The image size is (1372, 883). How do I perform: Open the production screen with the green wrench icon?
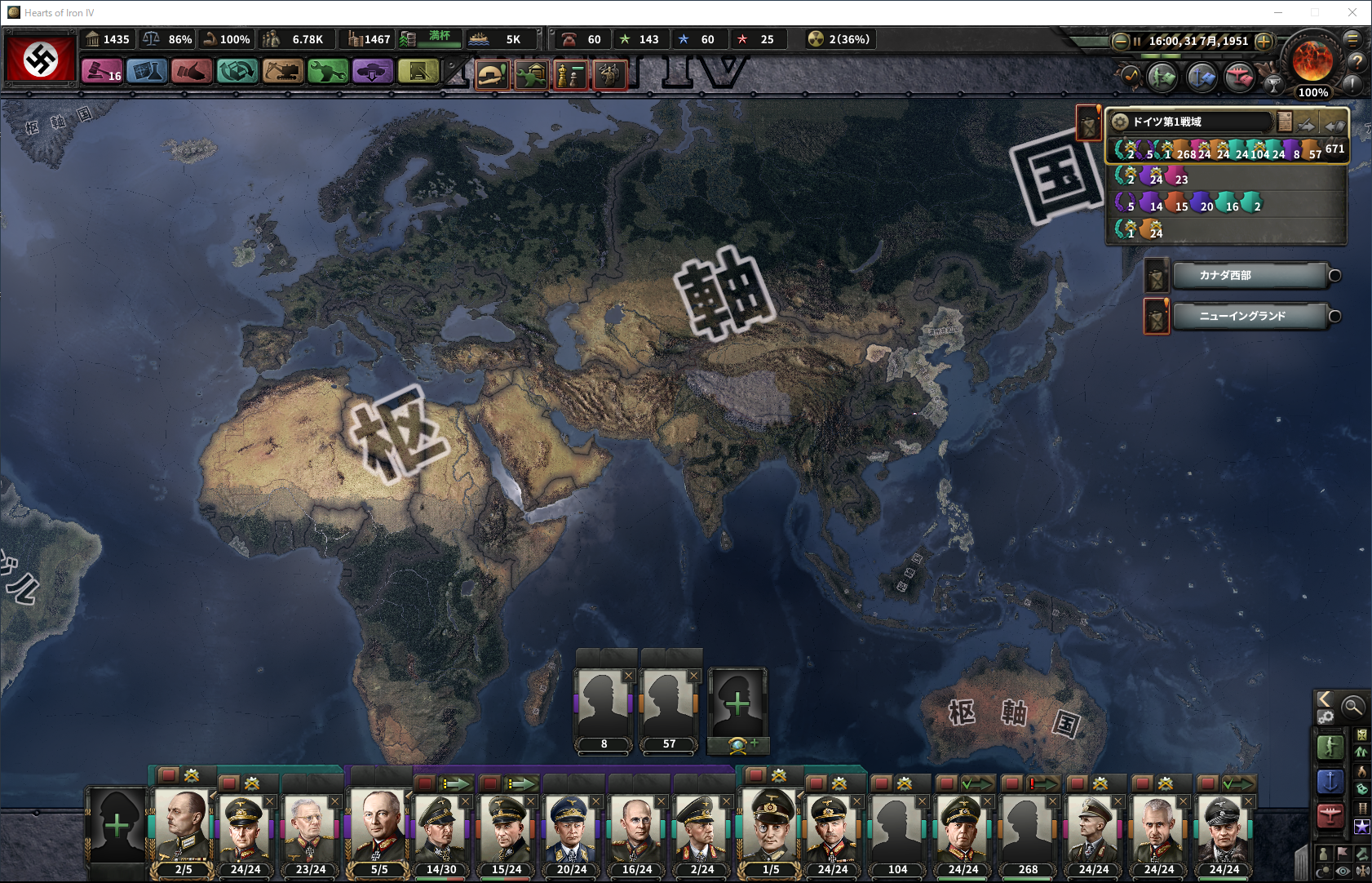(328, 72)
